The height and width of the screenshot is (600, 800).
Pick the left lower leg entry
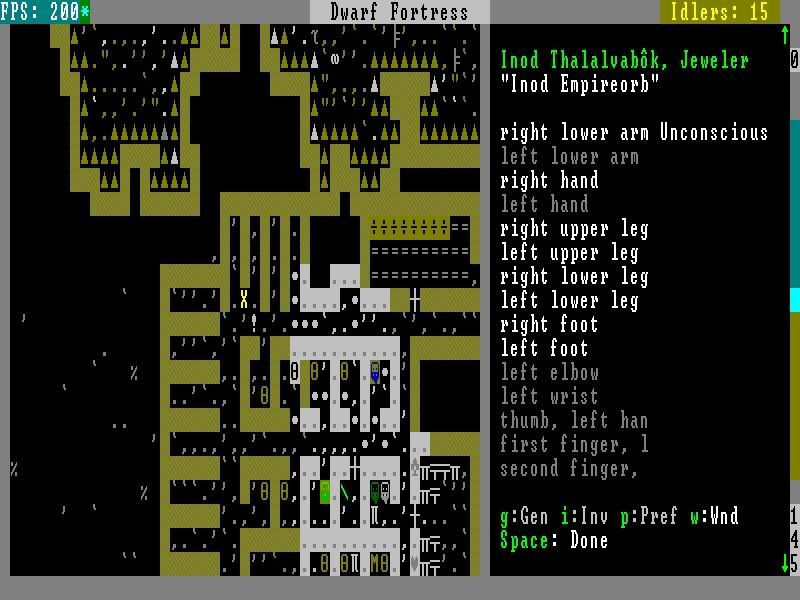pos(569,301)
